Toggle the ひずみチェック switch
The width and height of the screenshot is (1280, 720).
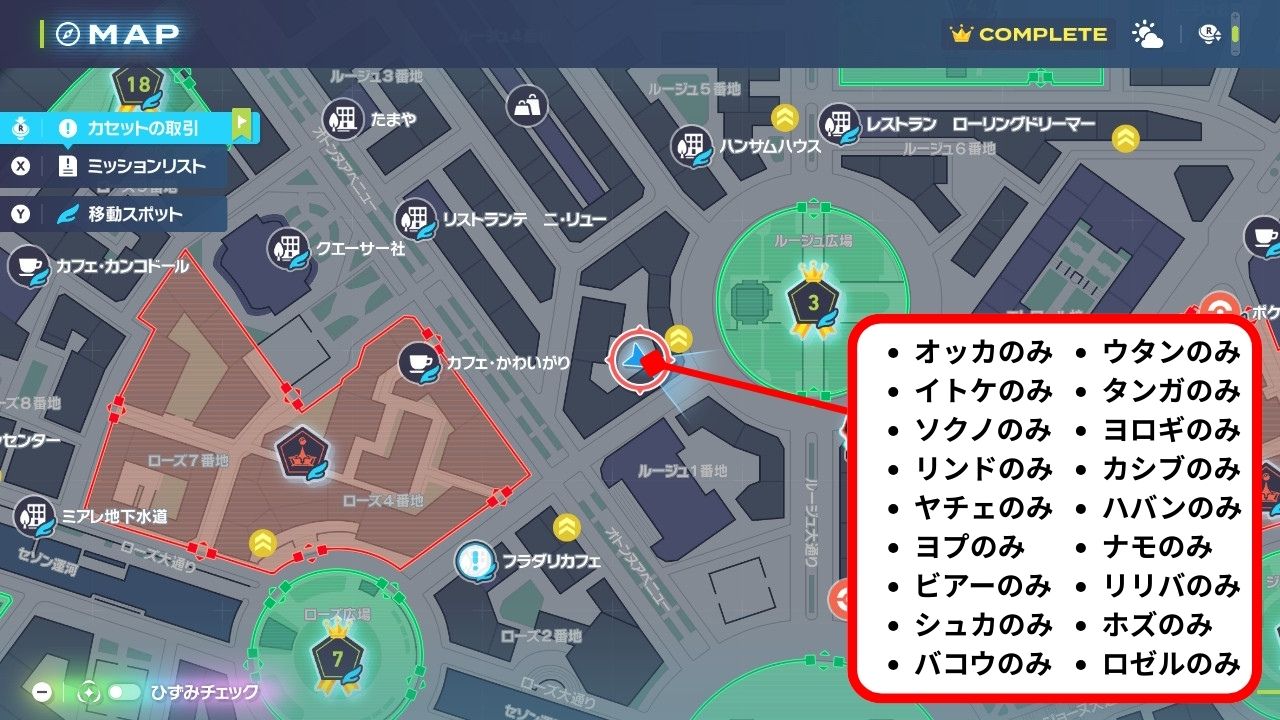(x=124, y=692)
